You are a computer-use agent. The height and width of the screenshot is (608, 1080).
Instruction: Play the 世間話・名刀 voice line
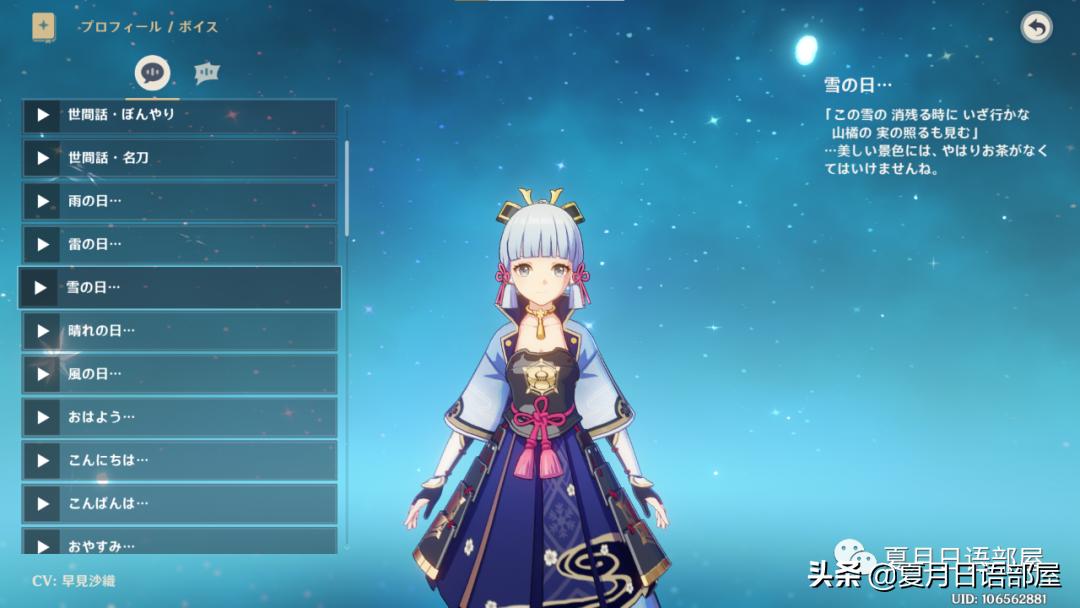coord(42,158)
